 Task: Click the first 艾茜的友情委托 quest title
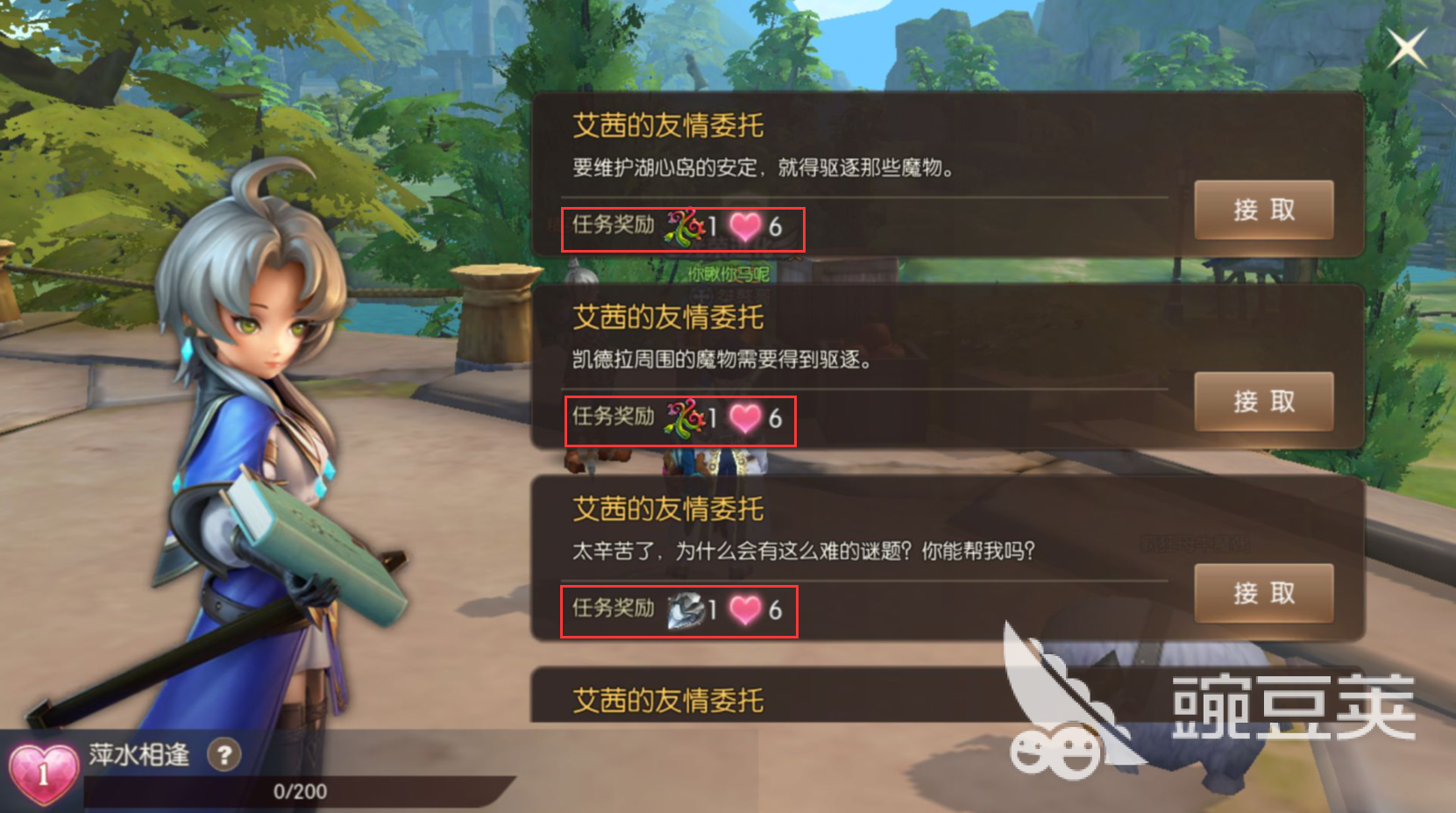tap(666, 125)
